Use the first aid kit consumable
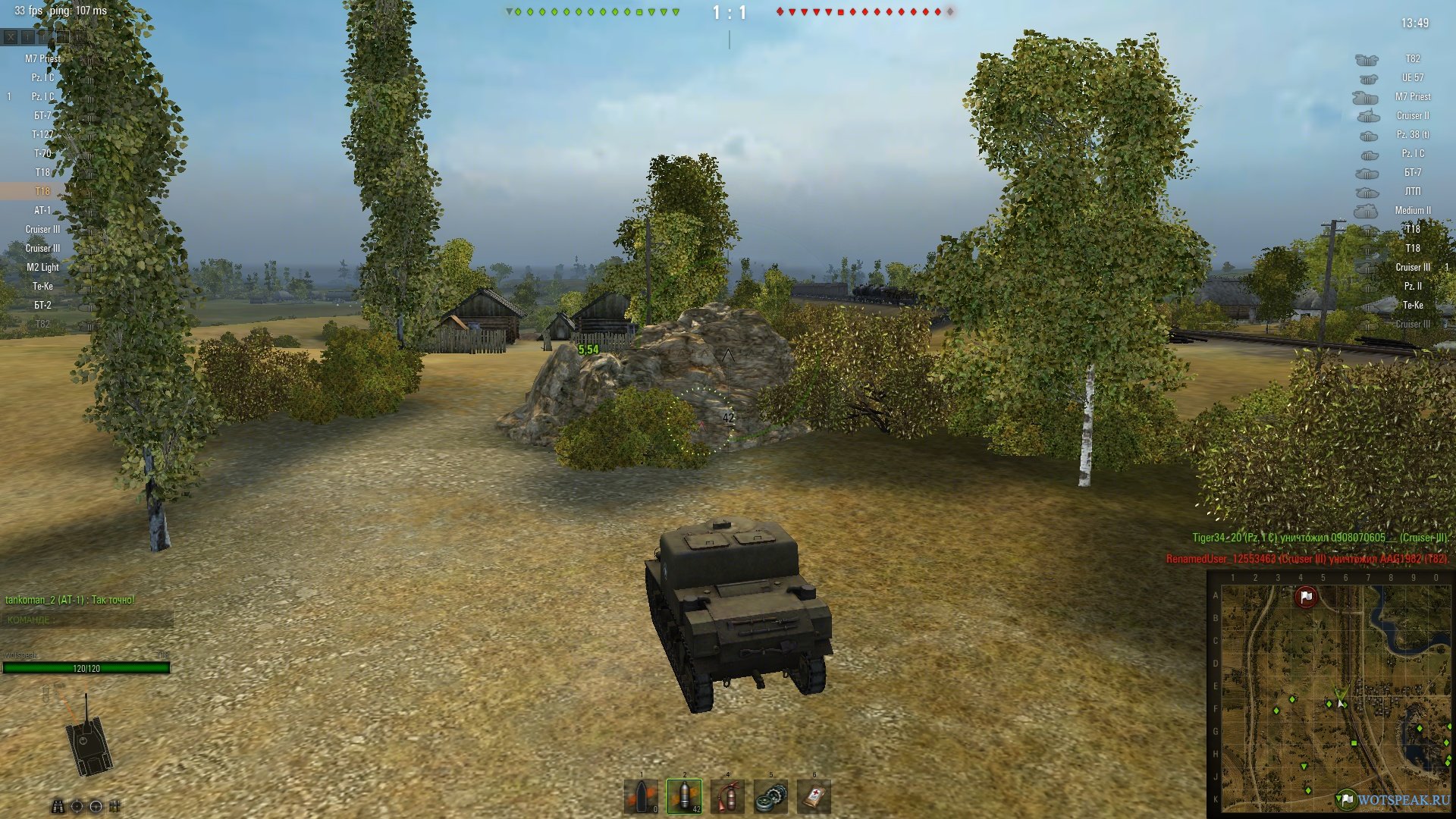 pyautogui.click(x=814, y=797)
